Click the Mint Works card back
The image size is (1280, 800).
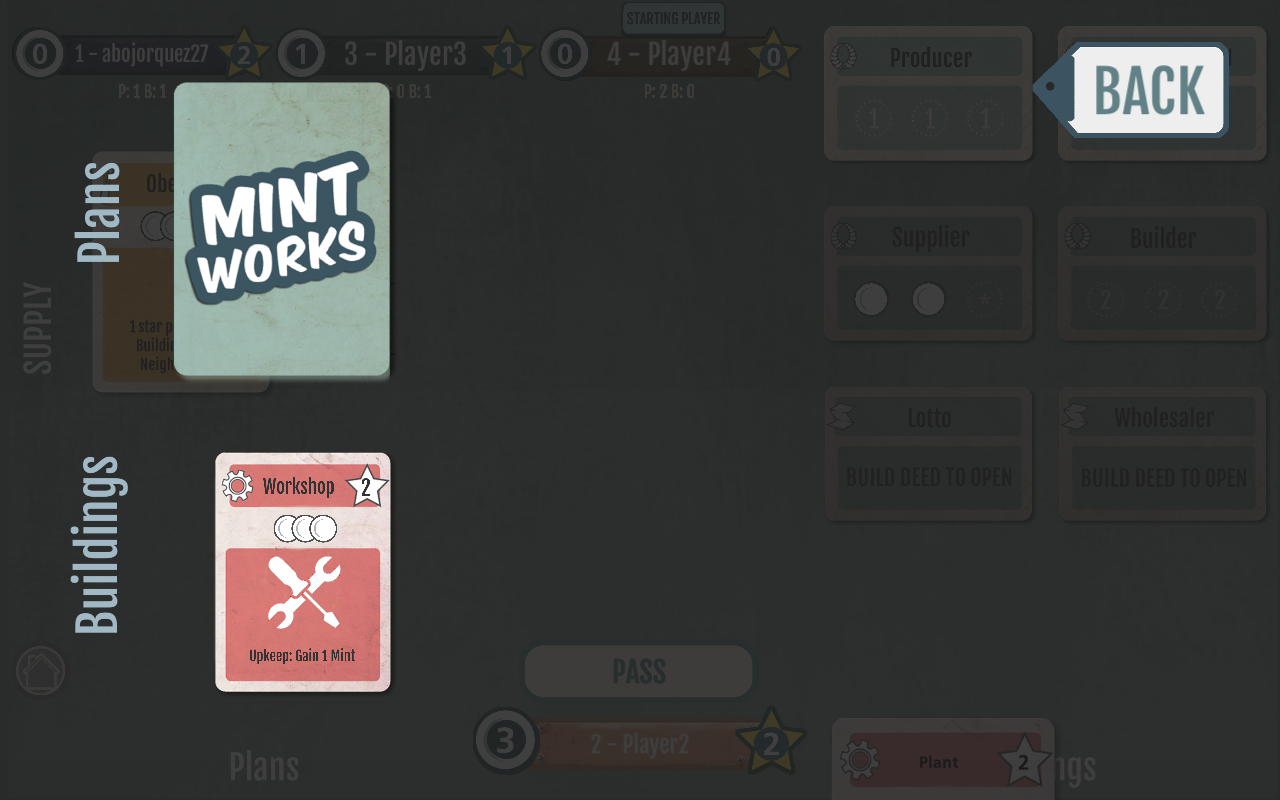pos(281,230)
